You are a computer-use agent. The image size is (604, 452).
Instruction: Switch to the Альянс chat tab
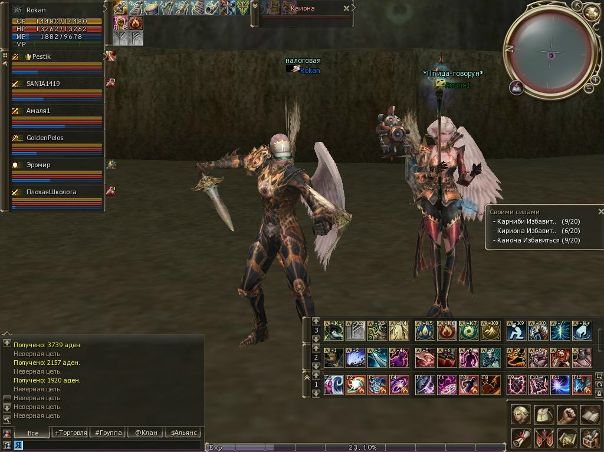(x=186, y=432)
